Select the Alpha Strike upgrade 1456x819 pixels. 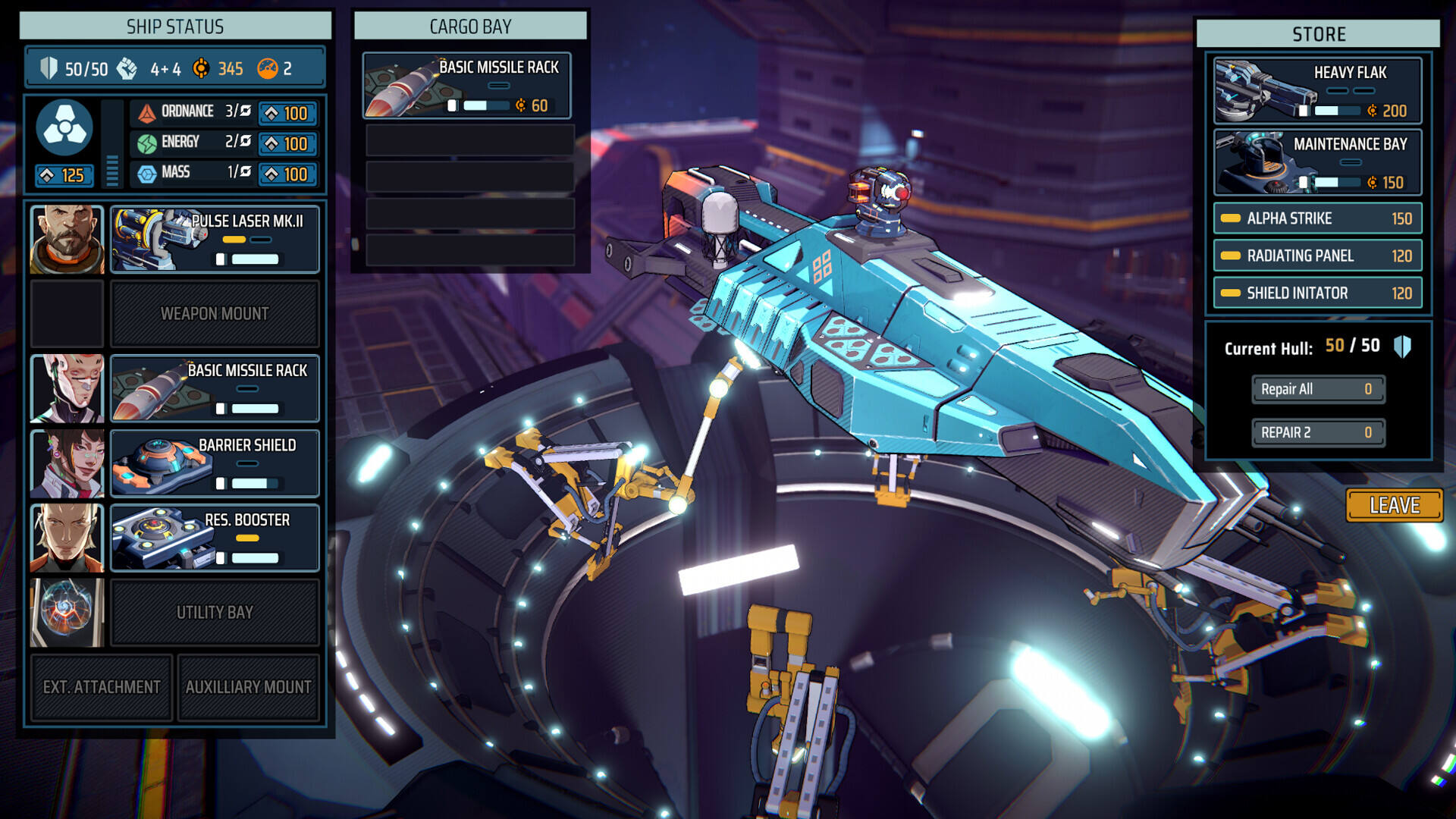coord(1317,218)
